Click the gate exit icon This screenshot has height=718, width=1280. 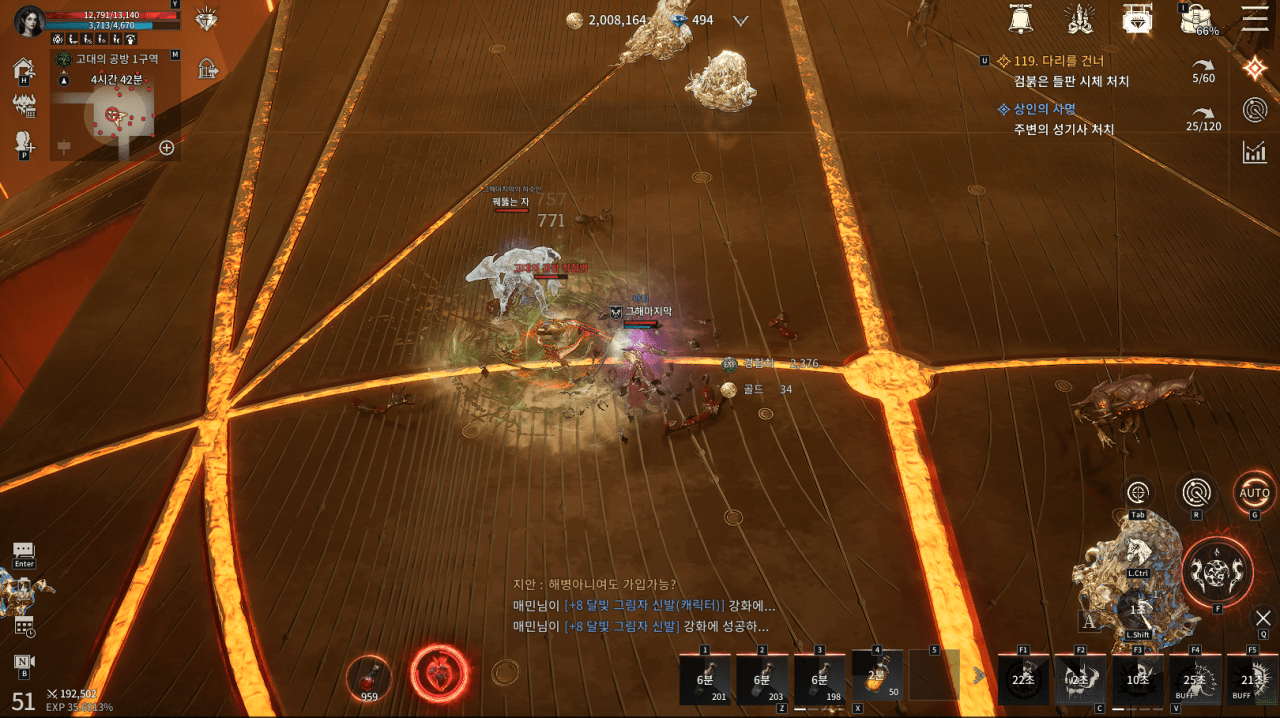coord(208,69)
